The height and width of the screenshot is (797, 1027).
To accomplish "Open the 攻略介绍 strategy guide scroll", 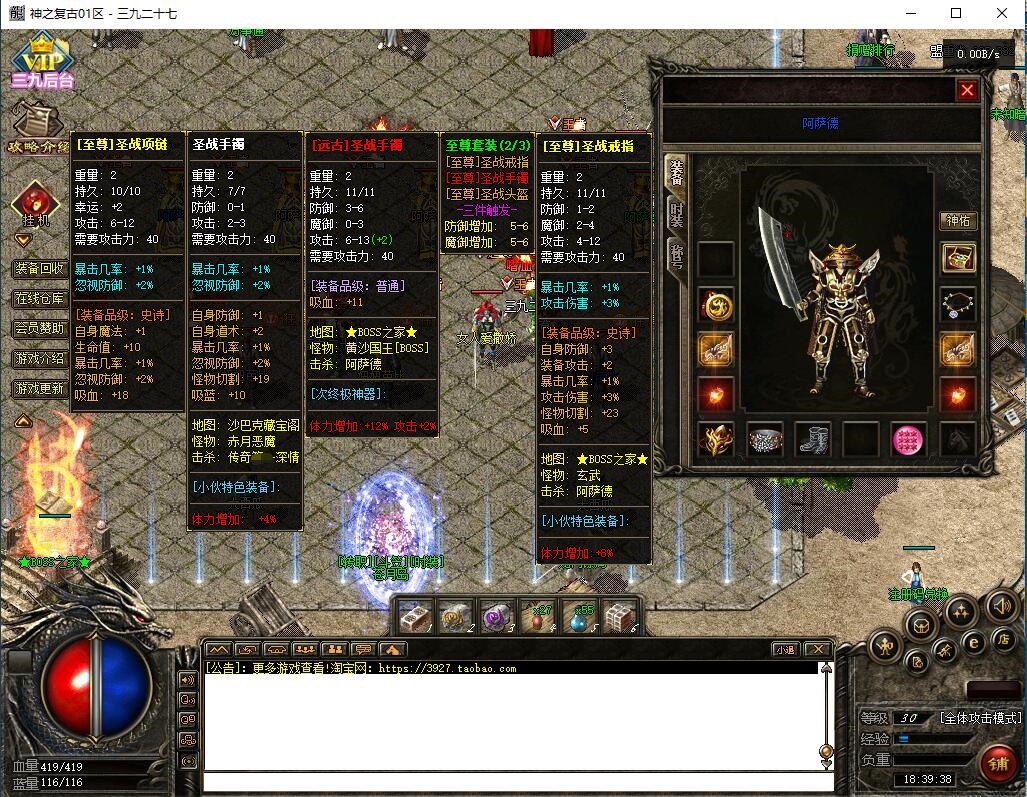I will click(37, 128).
